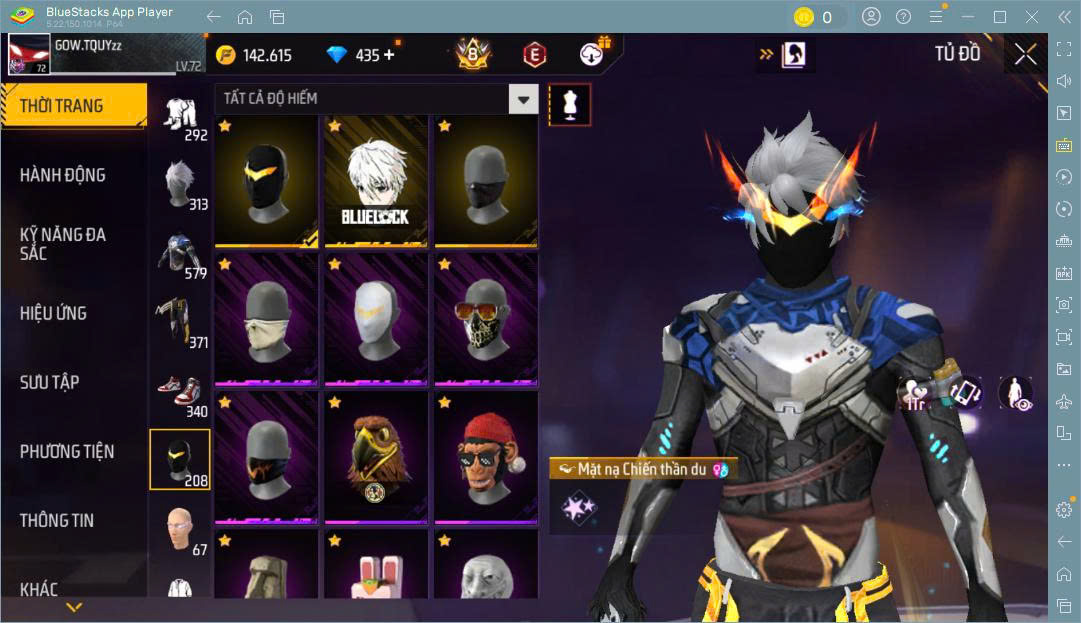Open the hairstyle subcategory with 313 items
The image size is (1081, 623).
[x=181, y=185]
